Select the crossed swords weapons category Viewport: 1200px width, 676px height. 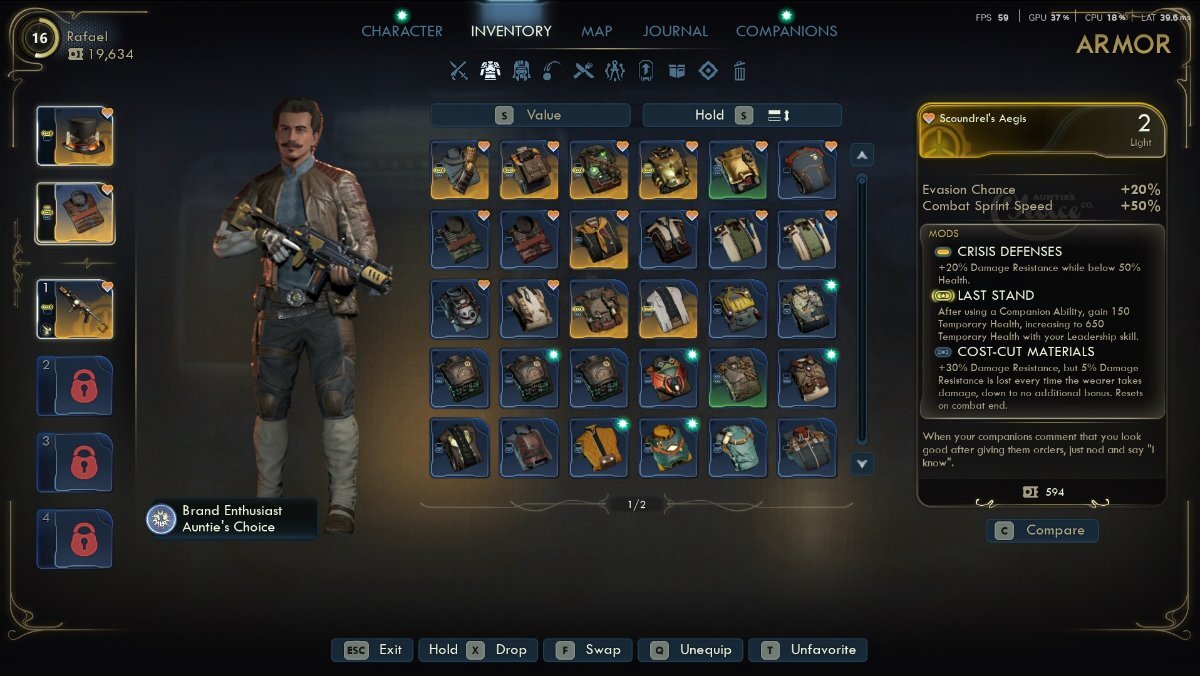click(459, 71)
